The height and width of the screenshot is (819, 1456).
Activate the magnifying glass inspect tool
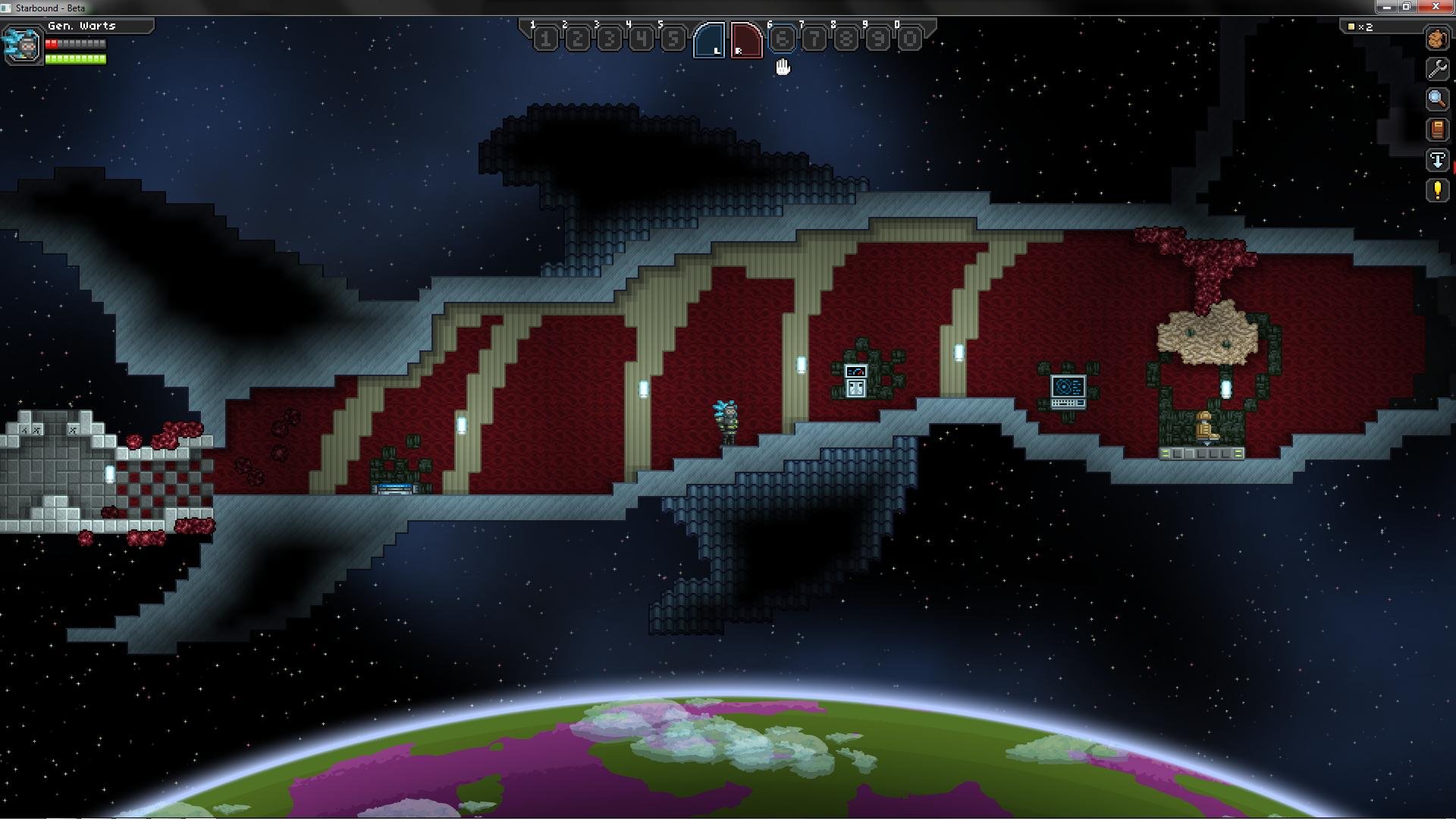click(x=1437, y=99)
